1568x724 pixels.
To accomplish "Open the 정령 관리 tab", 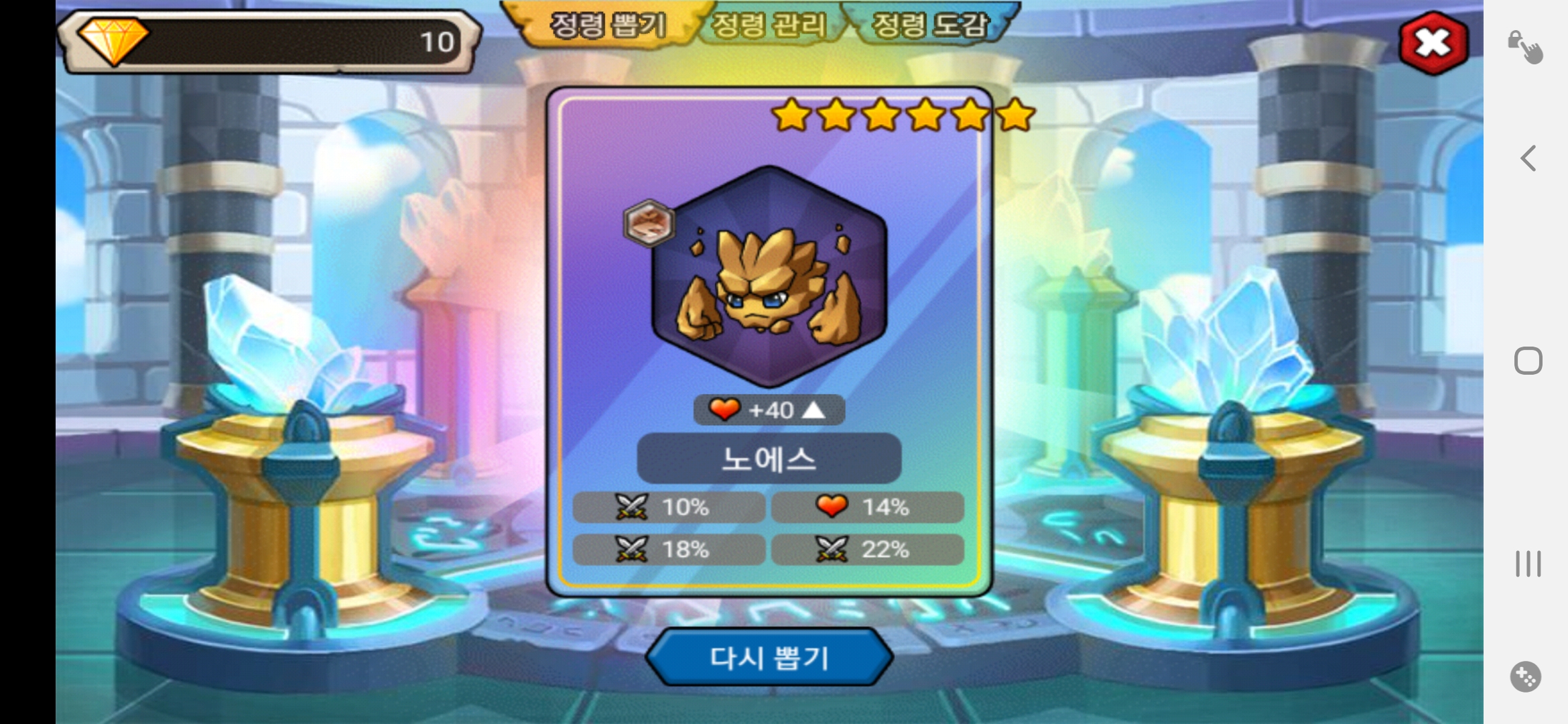I will coord(769,25).
